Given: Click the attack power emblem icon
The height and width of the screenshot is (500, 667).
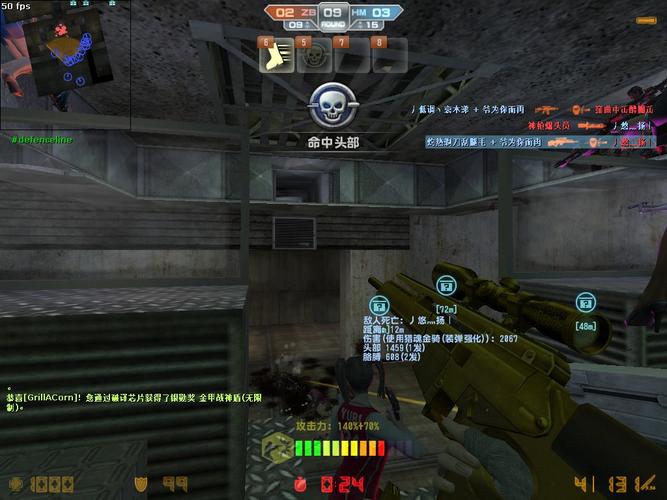Looking at the screenshot, I should click(x=277, y=452).
